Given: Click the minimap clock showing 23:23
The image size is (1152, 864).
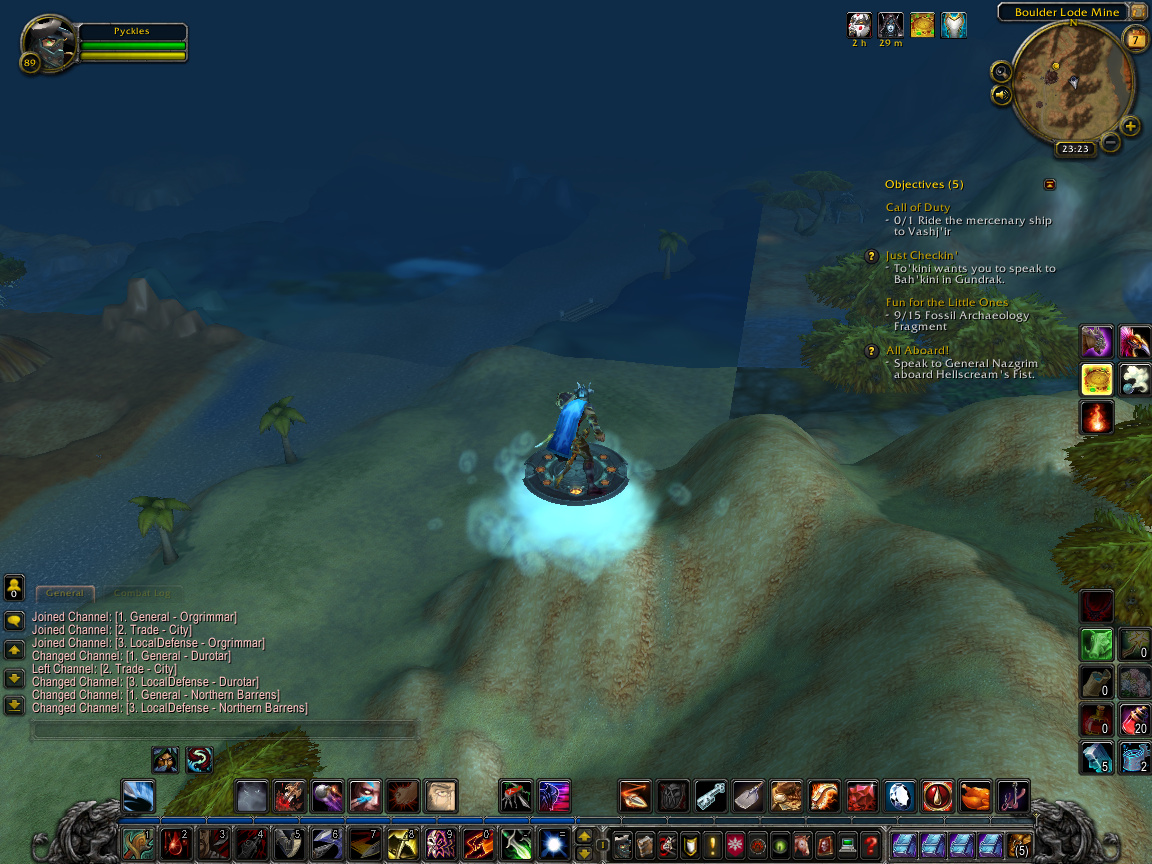Looking at the screenshot, I should point(1075,149).
